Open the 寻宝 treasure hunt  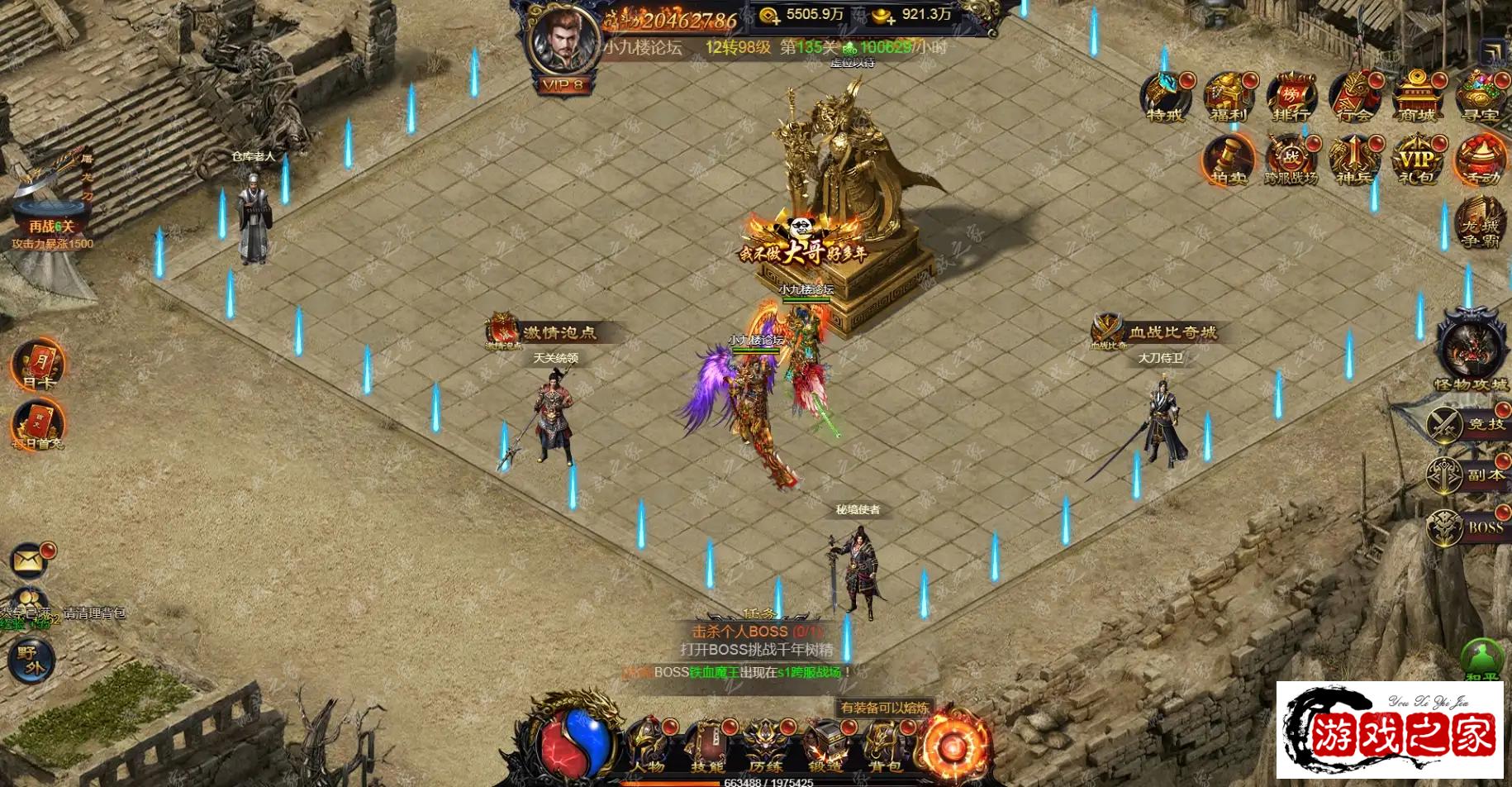1479,98
